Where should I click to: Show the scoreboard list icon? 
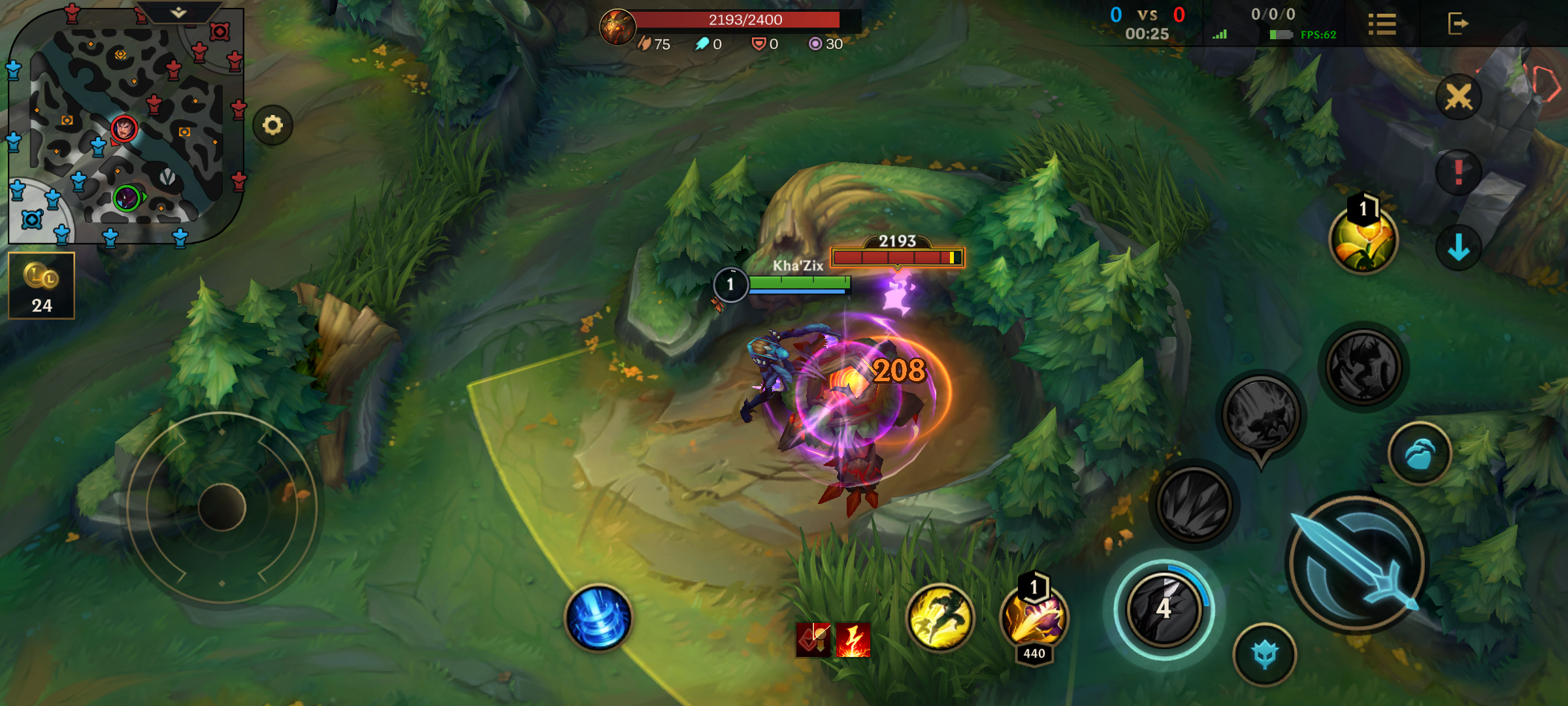click(x=1382, y=24)
